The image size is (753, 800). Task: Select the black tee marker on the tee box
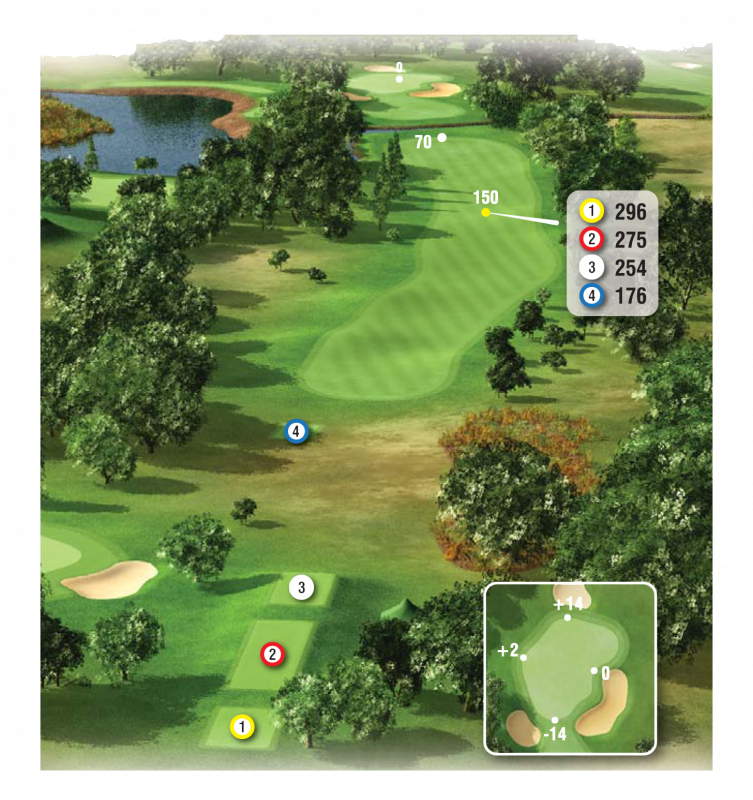tap(302, 587)
